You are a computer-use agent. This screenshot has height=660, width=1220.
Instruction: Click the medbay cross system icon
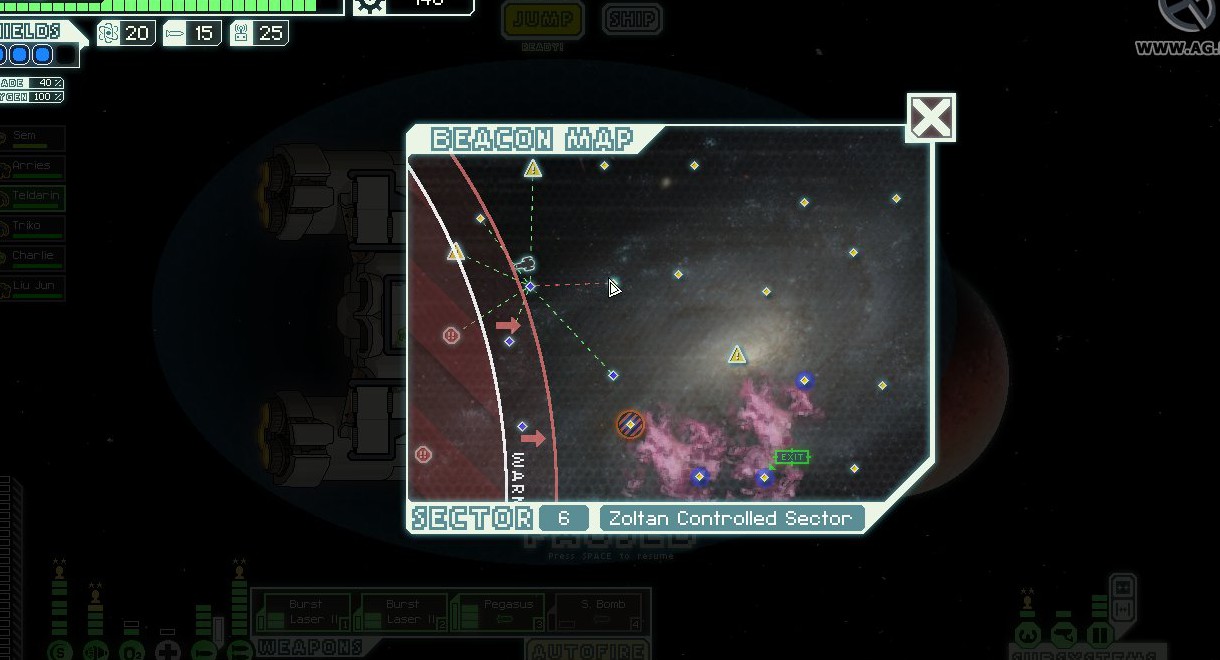[167, 652]
